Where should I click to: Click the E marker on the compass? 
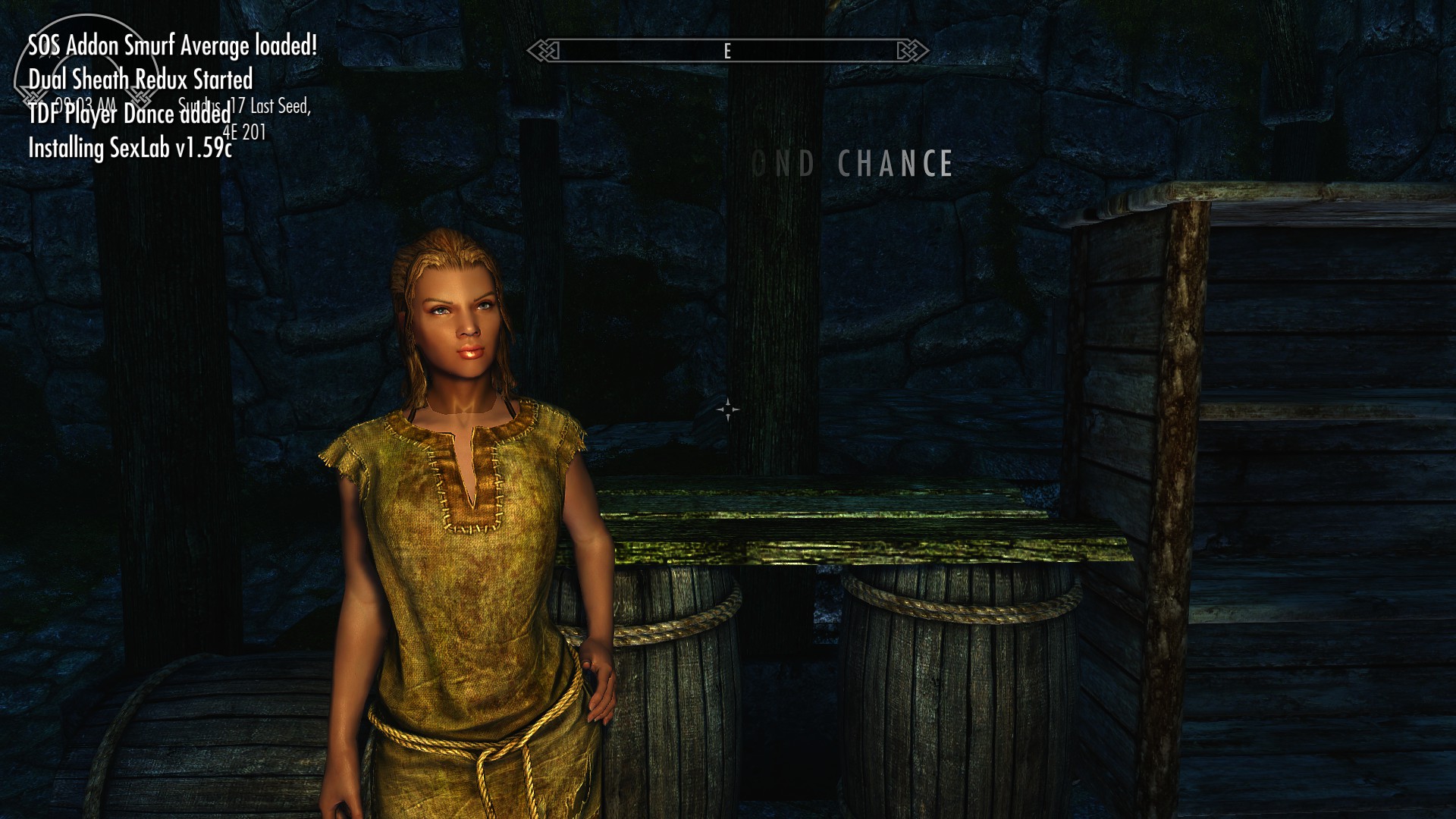point(726,52)
